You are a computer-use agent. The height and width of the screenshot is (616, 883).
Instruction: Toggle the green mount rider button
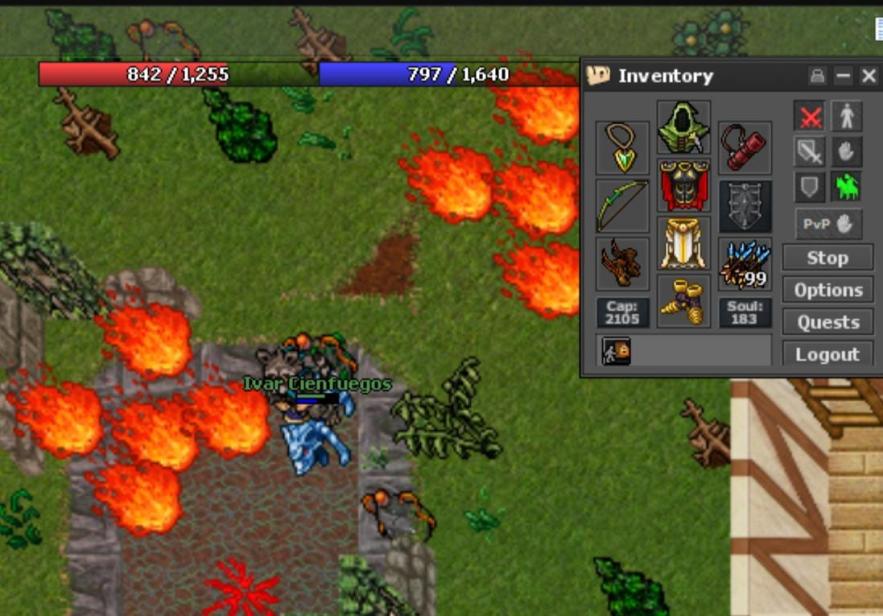847,186
